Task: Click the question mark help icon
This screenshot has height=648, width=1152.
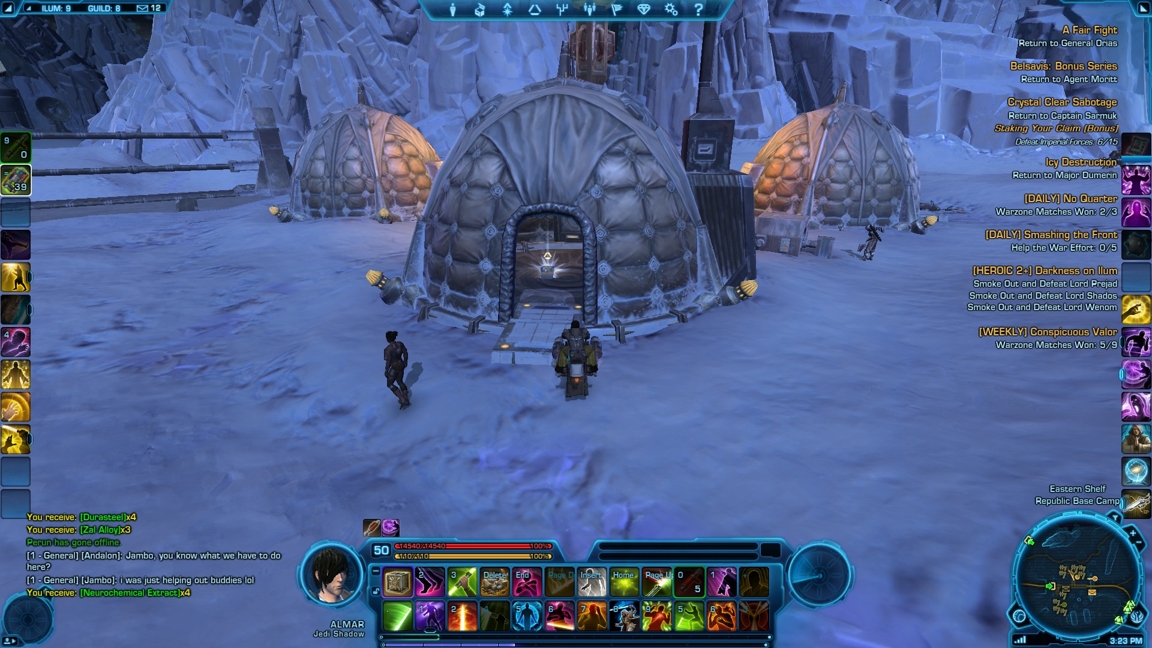Action: click(698, 9)
